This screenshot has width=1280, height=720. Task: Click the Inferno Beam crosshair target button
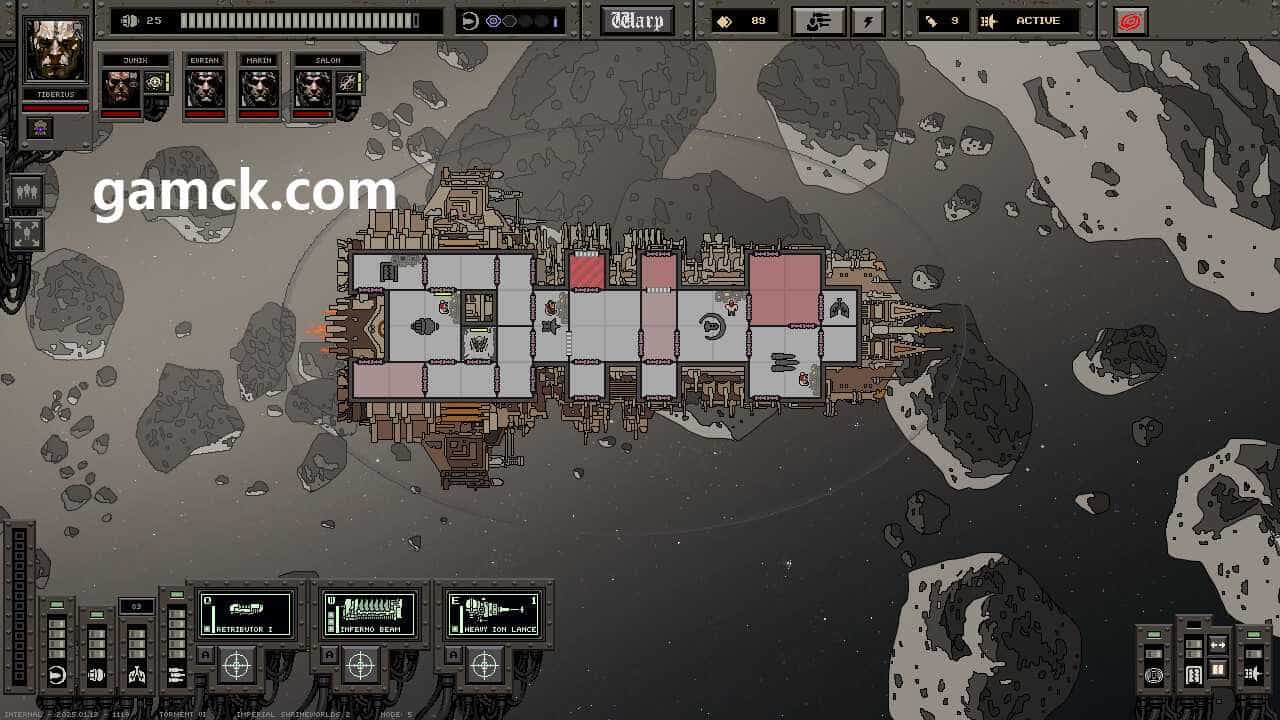(x=361, y=664)
